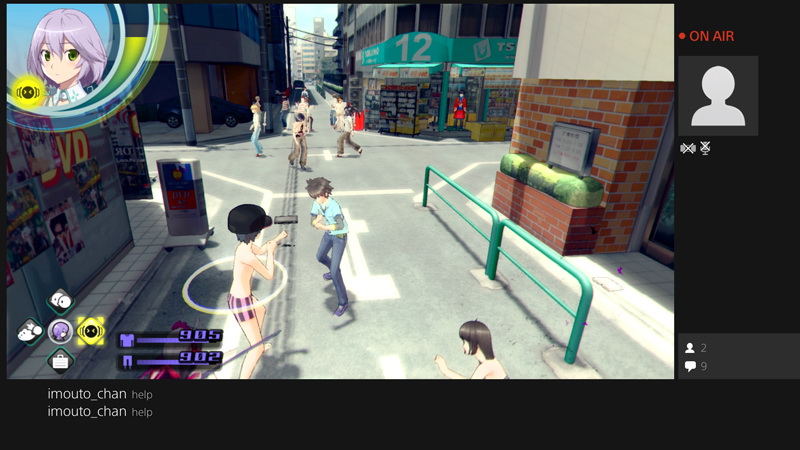Show the stream viewer count

click(x=696, y=348)
